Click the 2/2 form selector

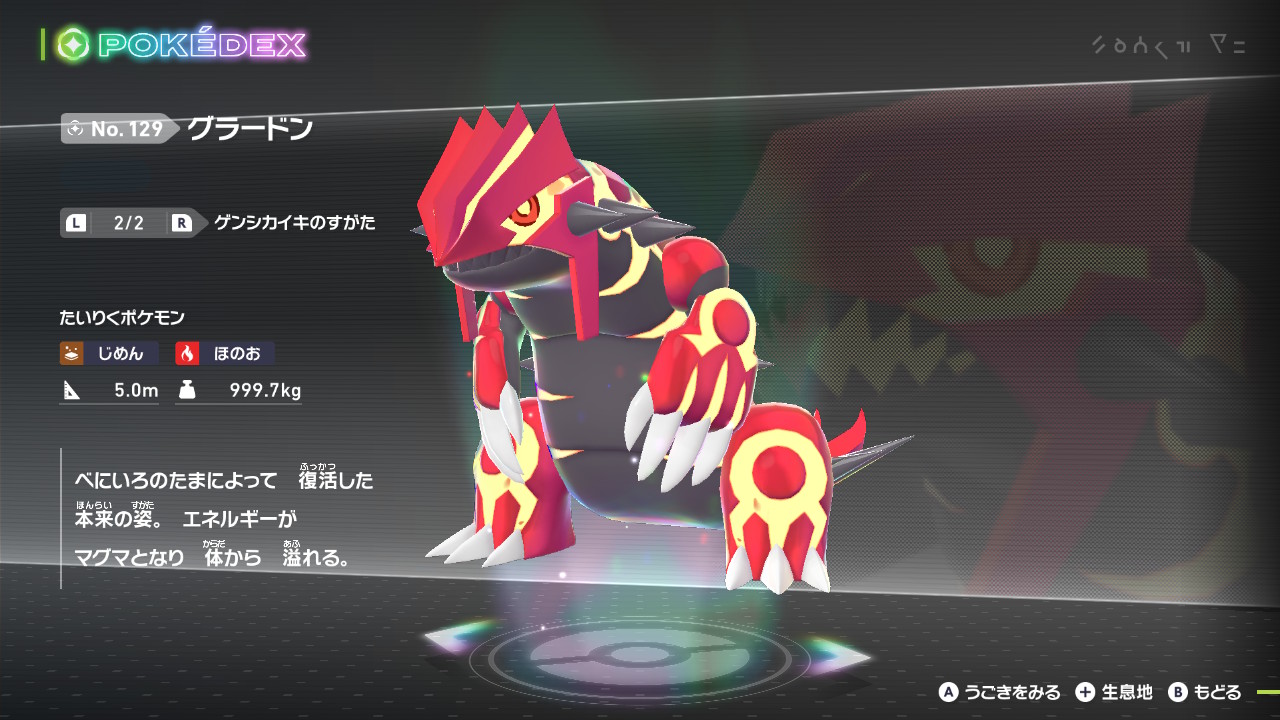[128, 223]
